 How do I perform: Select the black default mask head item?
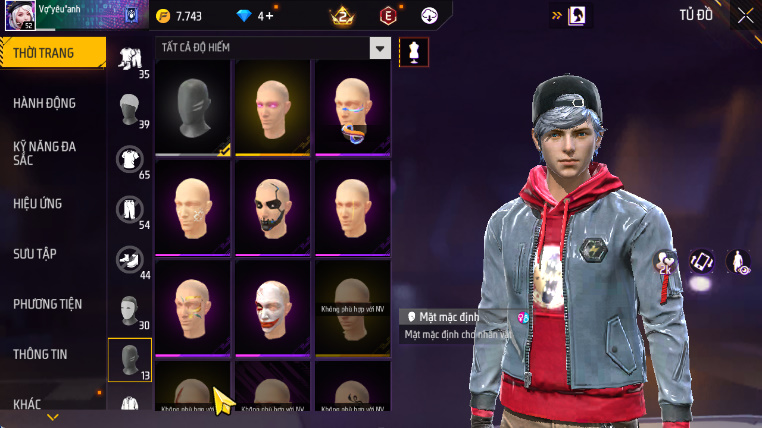click(x=193, y=107)
